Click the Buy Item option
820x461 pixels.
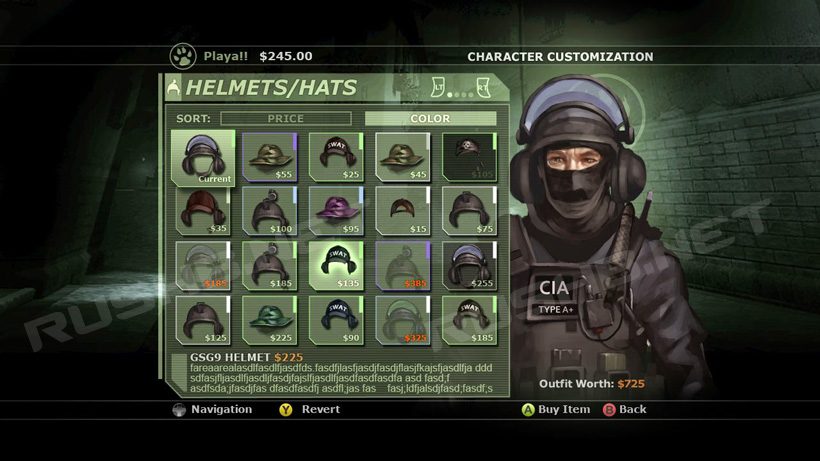[555, 409]
